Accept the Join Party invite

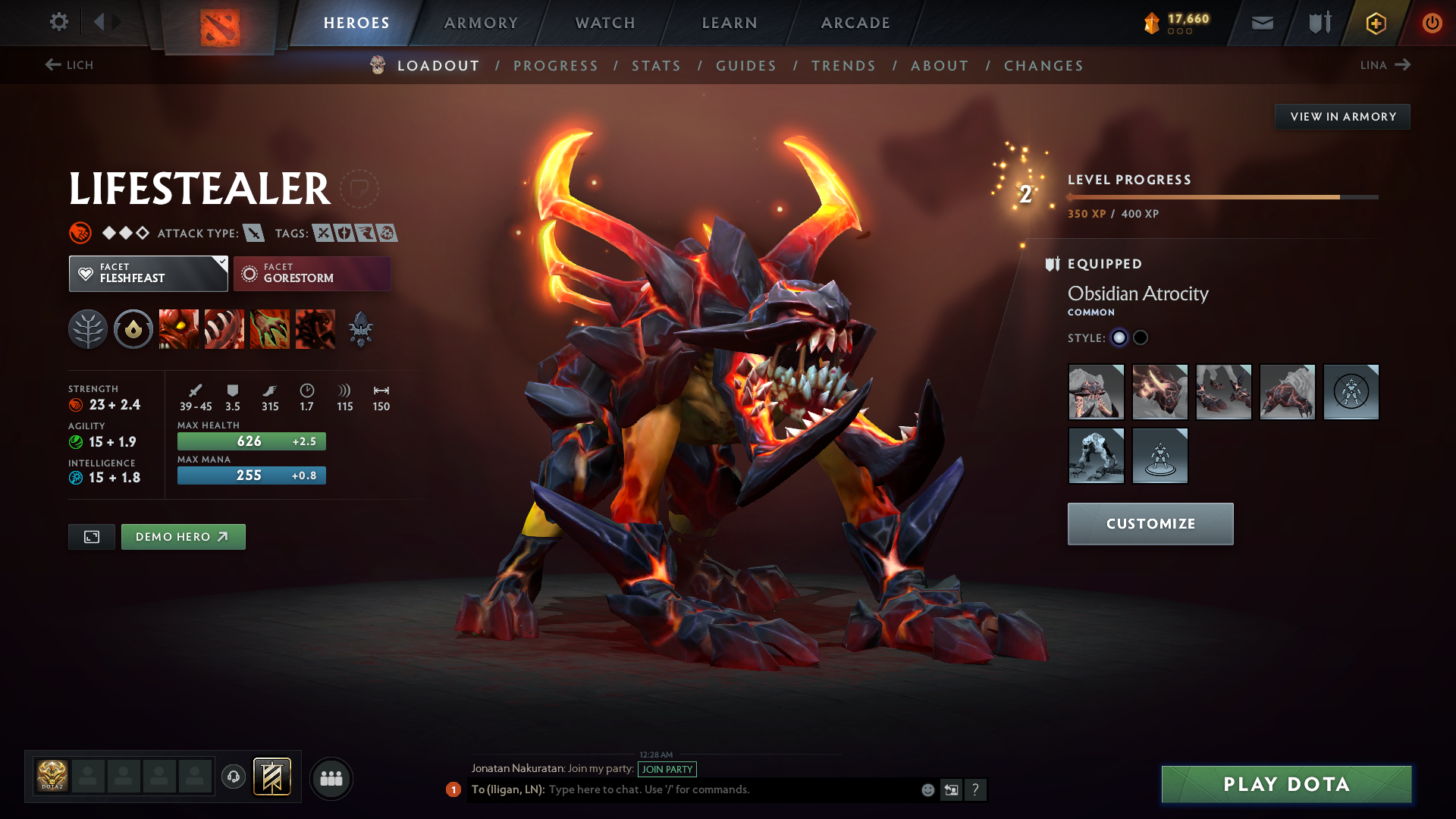667,769
